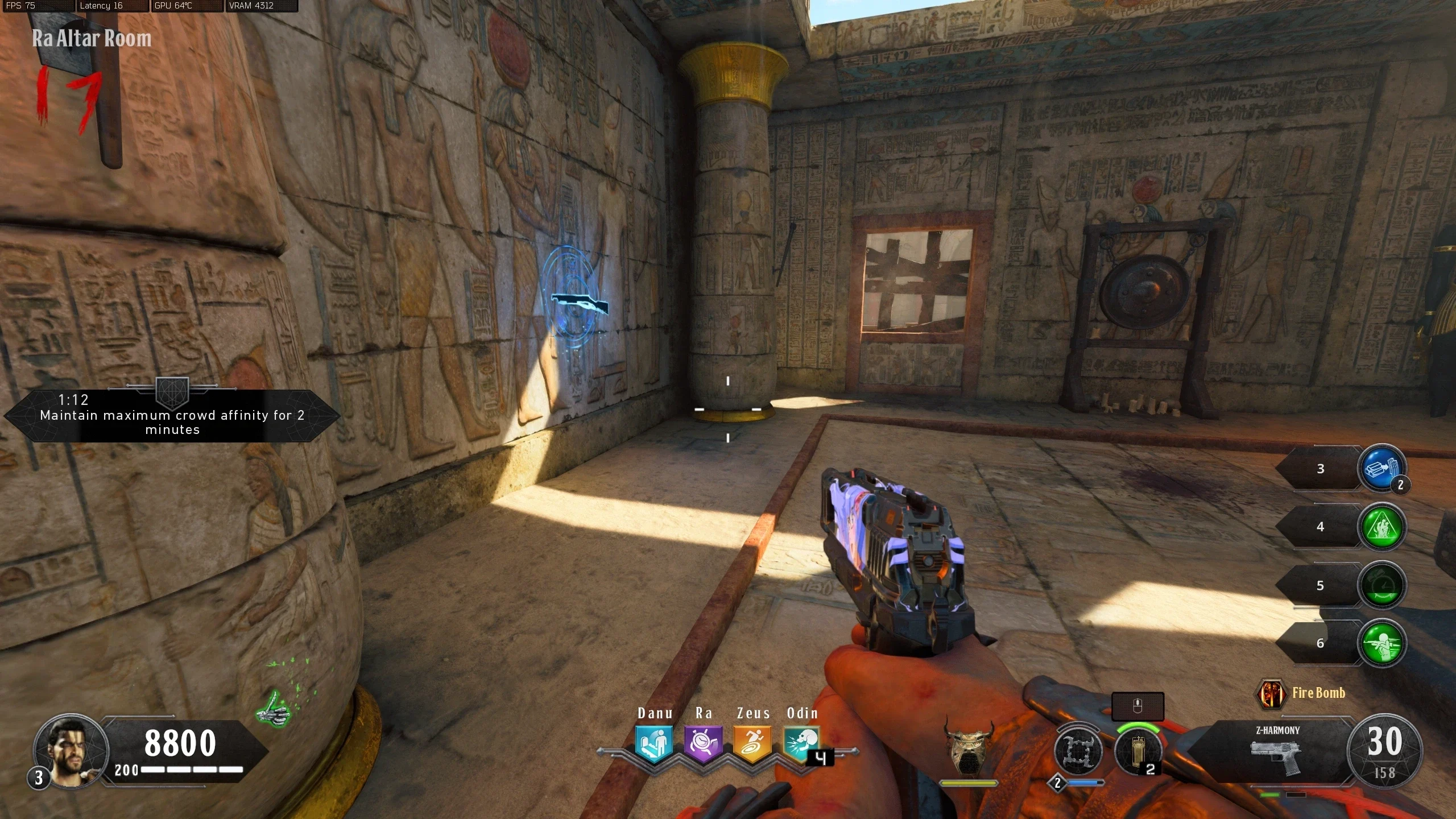The width and height of the screenshot is (1456, 819).
Task: Open the crowd affinity challenge tracker
Action: (172, 416)
